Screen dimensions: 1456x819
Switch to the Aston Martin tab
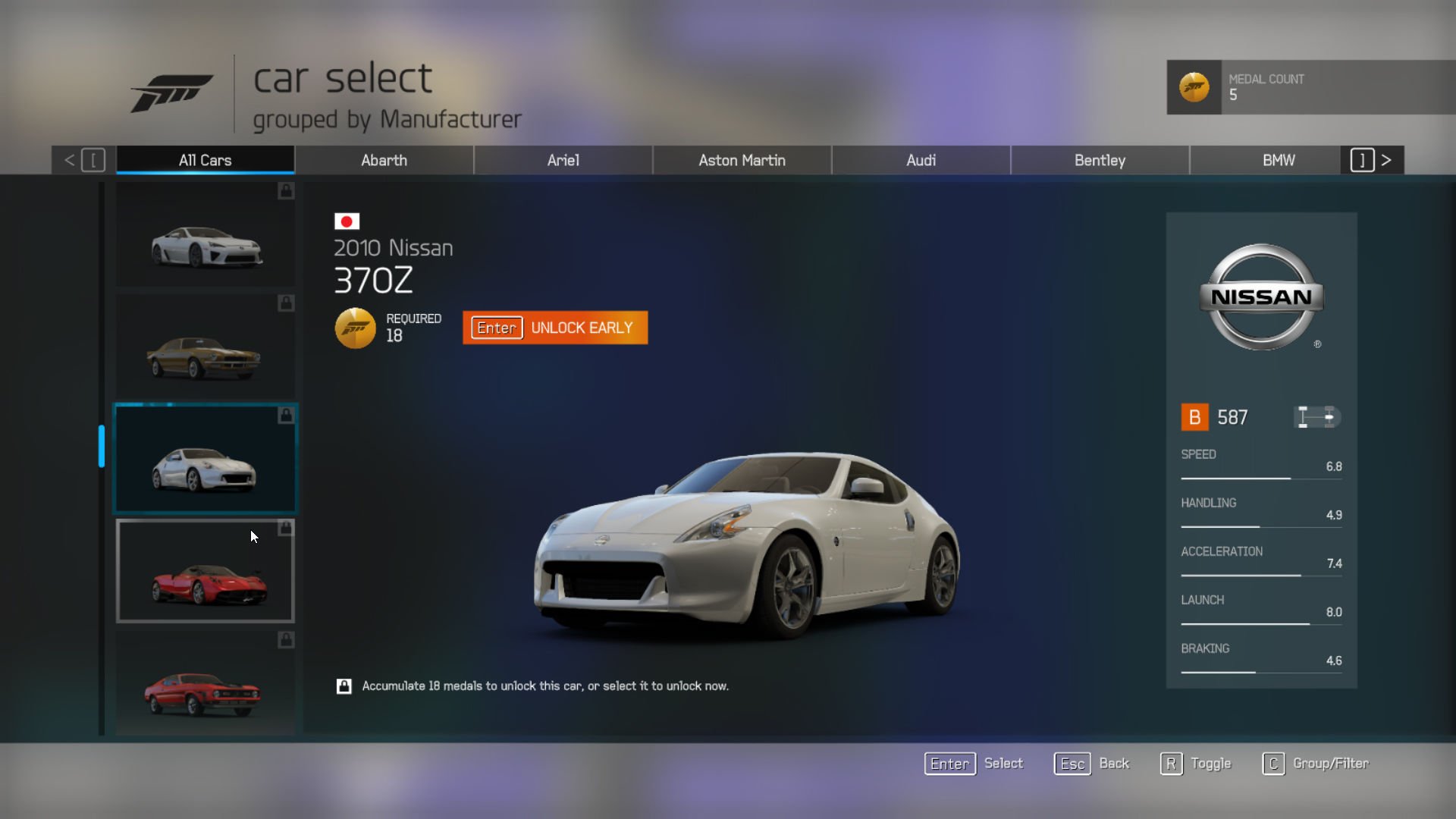coord(742,160)
